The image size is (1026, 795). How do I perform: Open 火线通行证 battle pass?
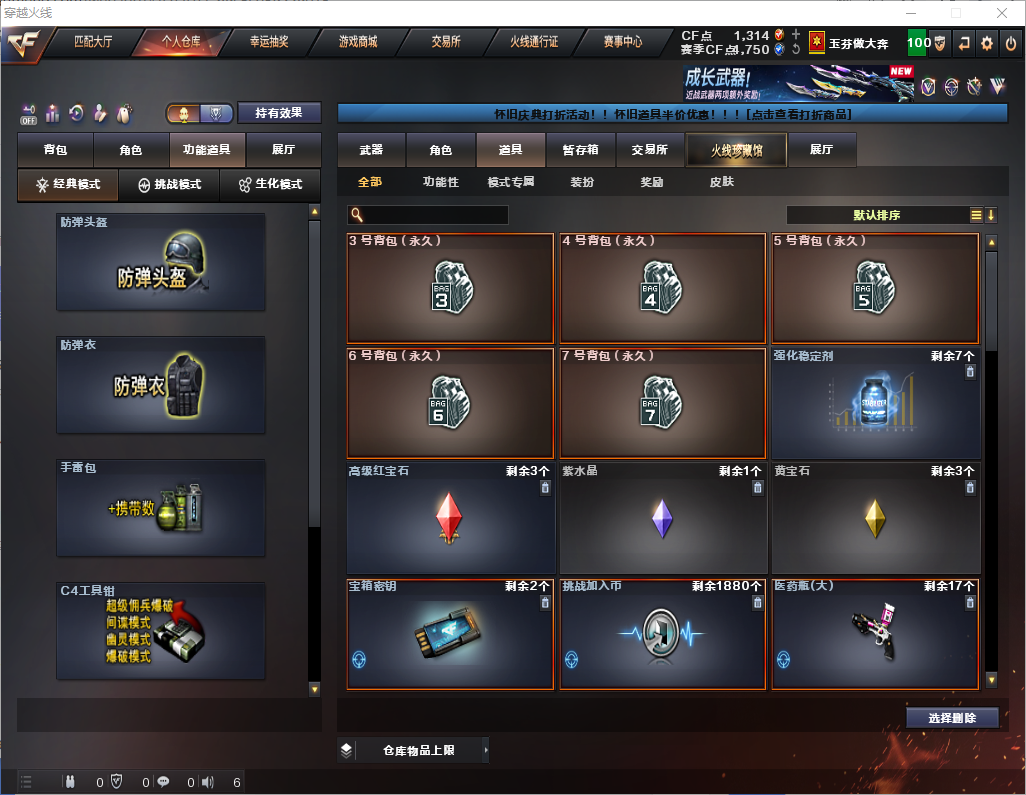click(534, 42)
